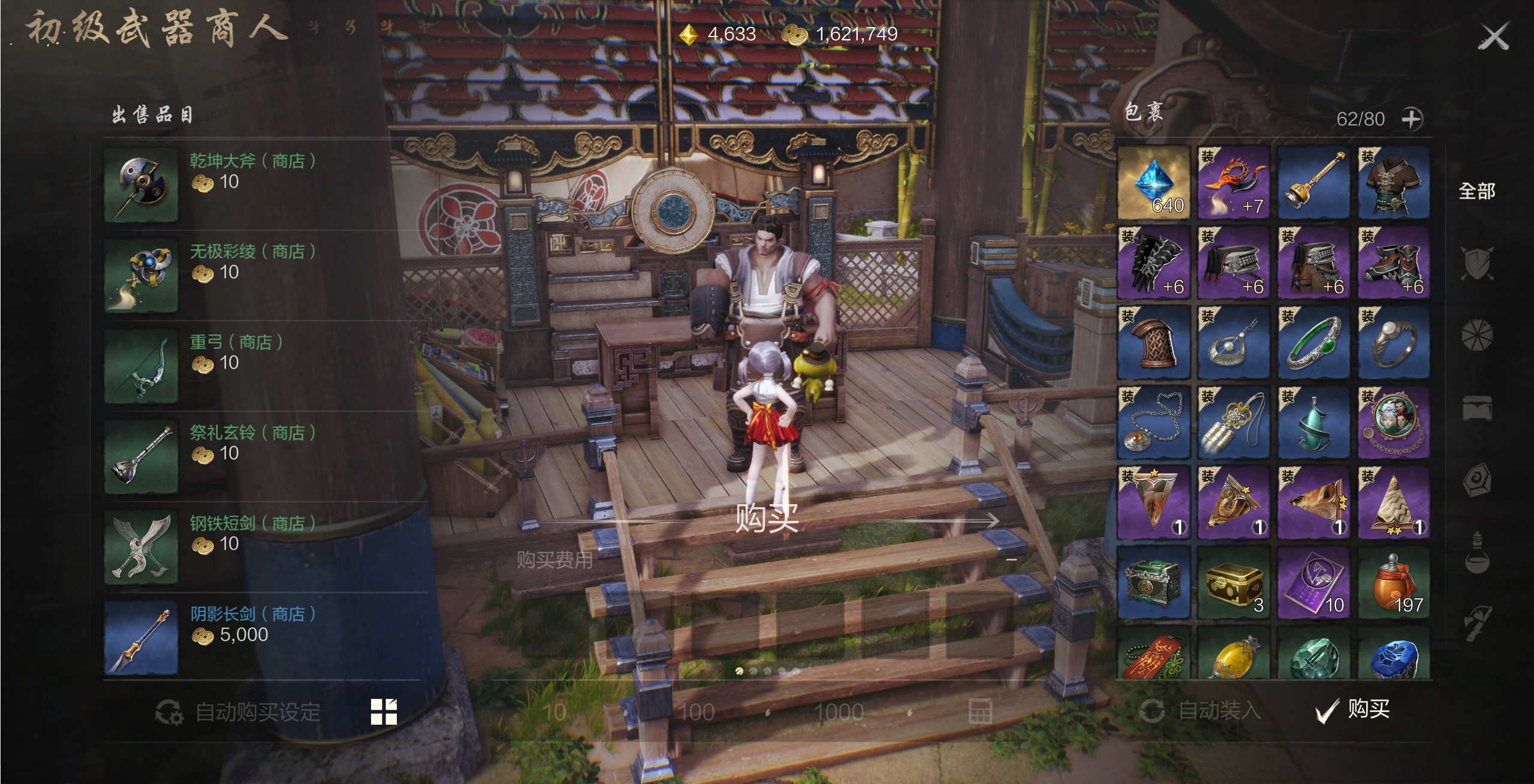The width and height of the screenshot is (1534, 784).
Task: Expand bag capacity with the plus button
Action: tap(1412, 119)
